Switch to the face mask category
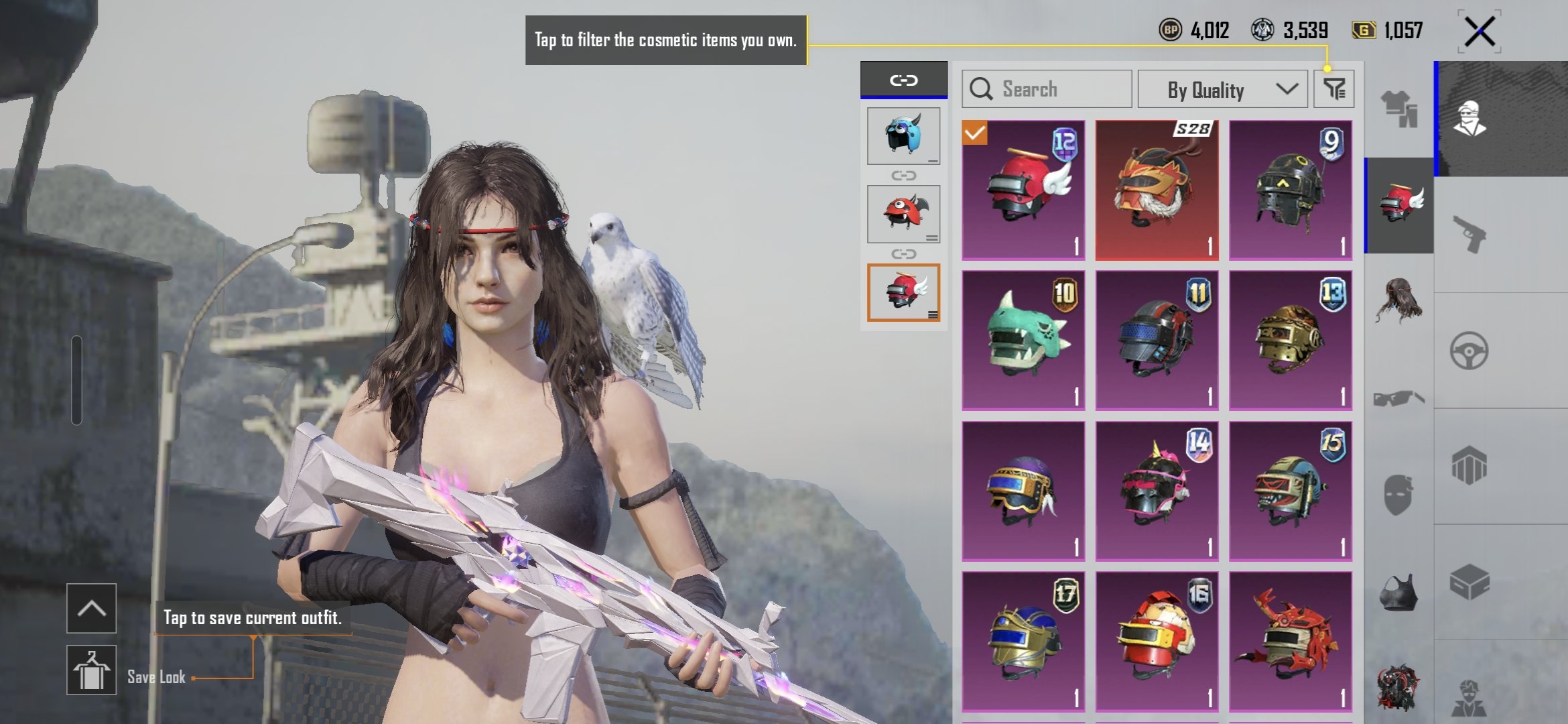The width and height of the screenshot is (1568, 724). (x=1398, y=495)
